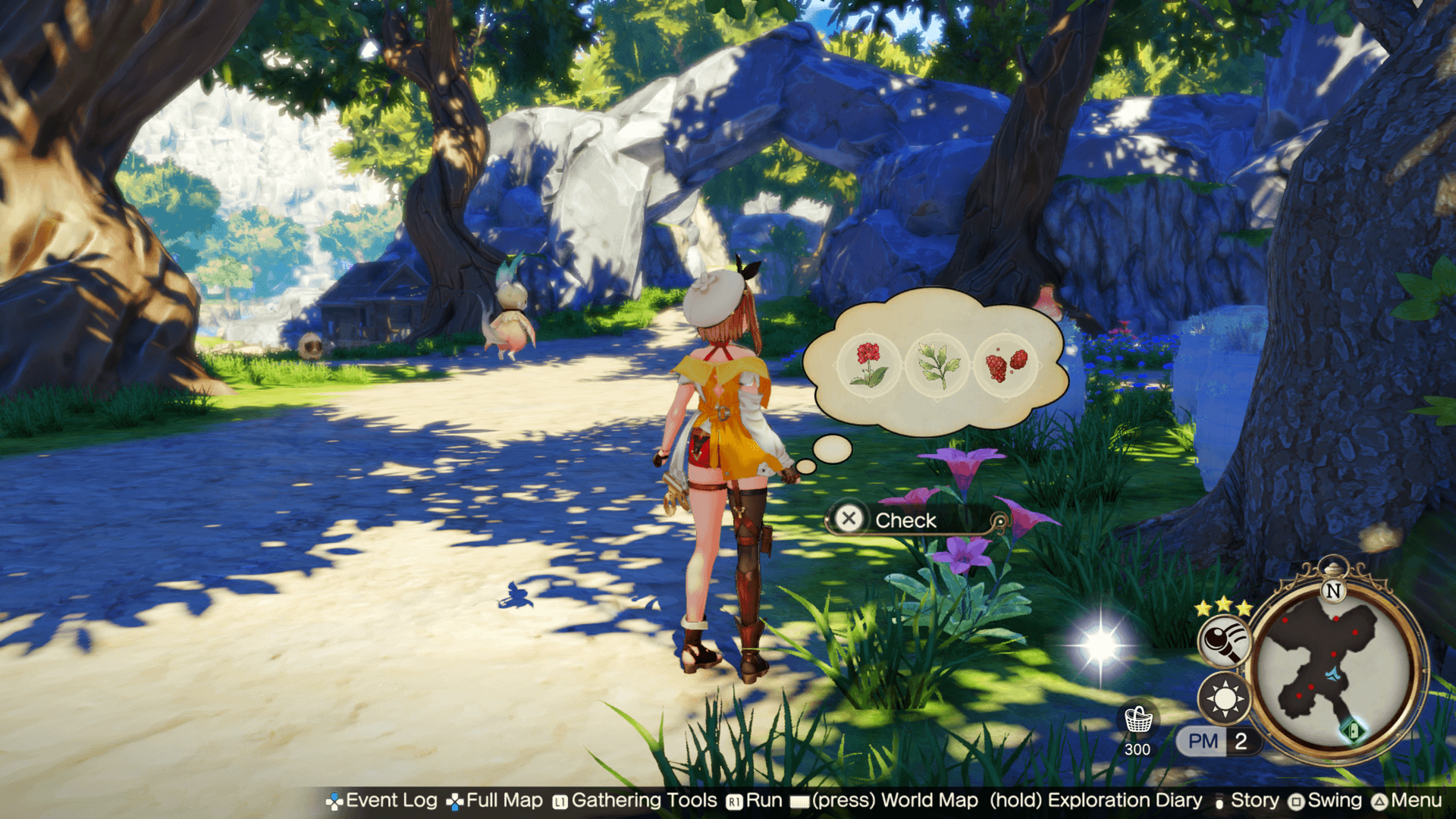Select the red flower in thought bubble
This screenshot has width=1456, height=819.
pos(869,365)
